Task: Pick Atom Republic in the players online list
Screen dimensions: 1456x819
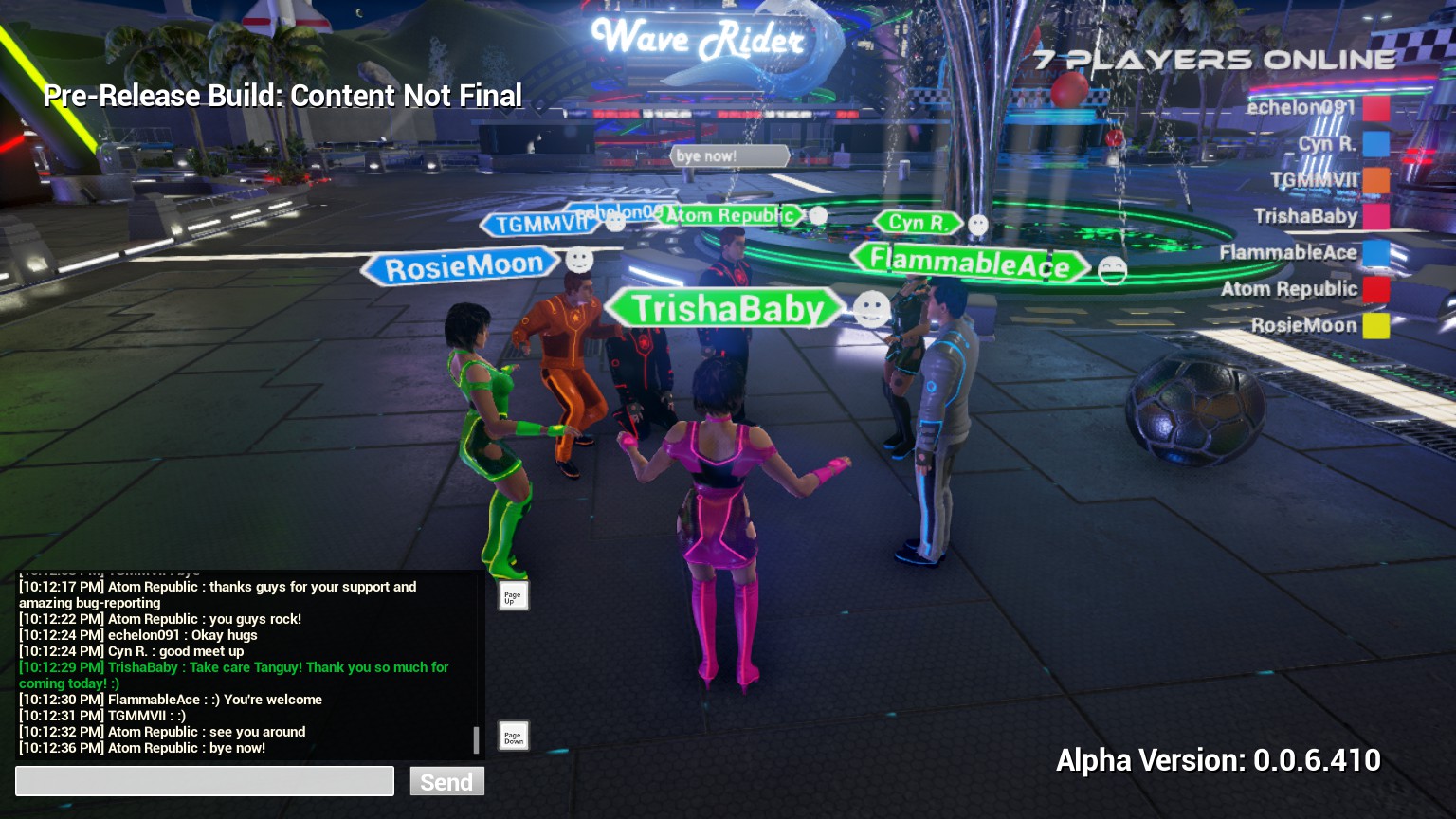Action: (x=1288, y=289)
